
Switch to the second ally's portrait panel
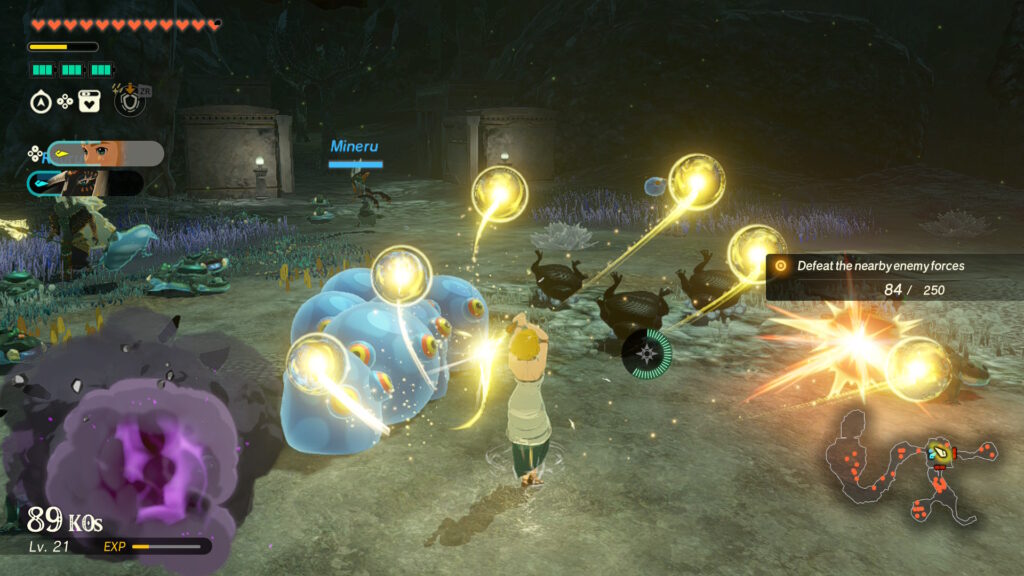[85, 184]
